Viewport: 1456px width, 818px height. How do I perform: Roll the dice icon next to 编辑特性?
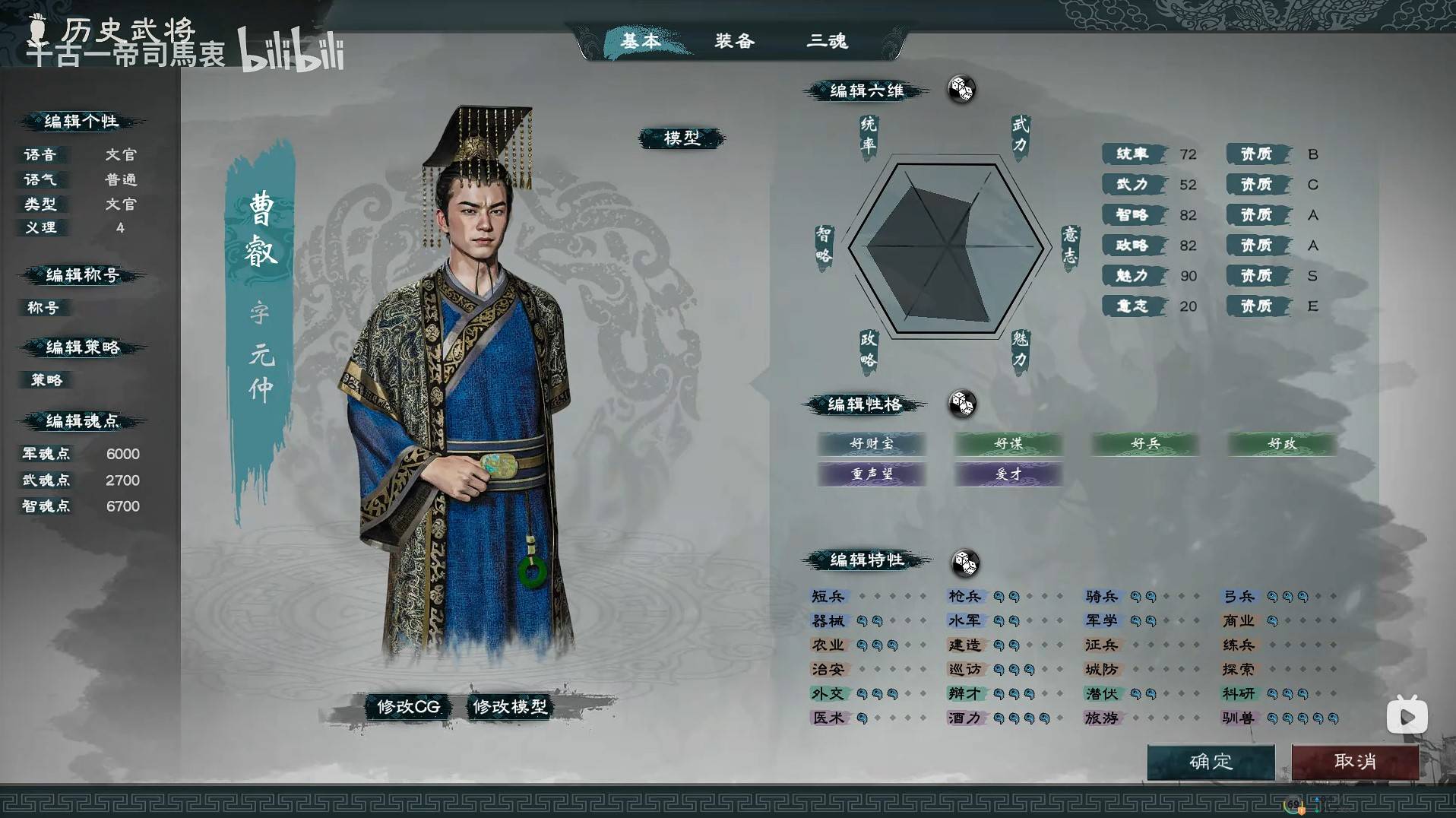[x=964, y=564]
